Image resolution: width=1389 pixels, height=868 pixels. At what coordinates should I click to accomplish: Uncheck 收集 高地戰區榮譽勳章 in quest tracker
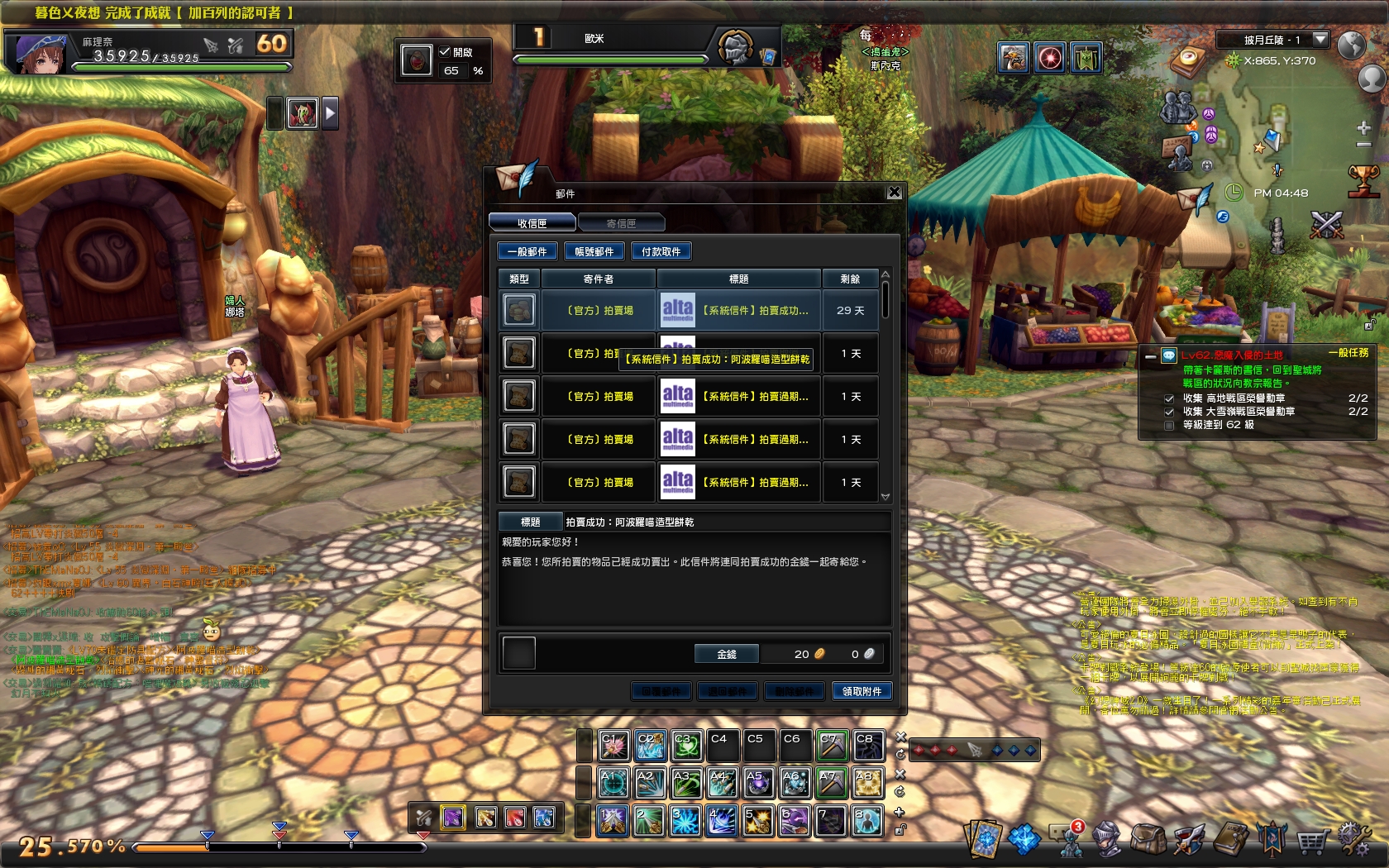tap(1169, 398)
